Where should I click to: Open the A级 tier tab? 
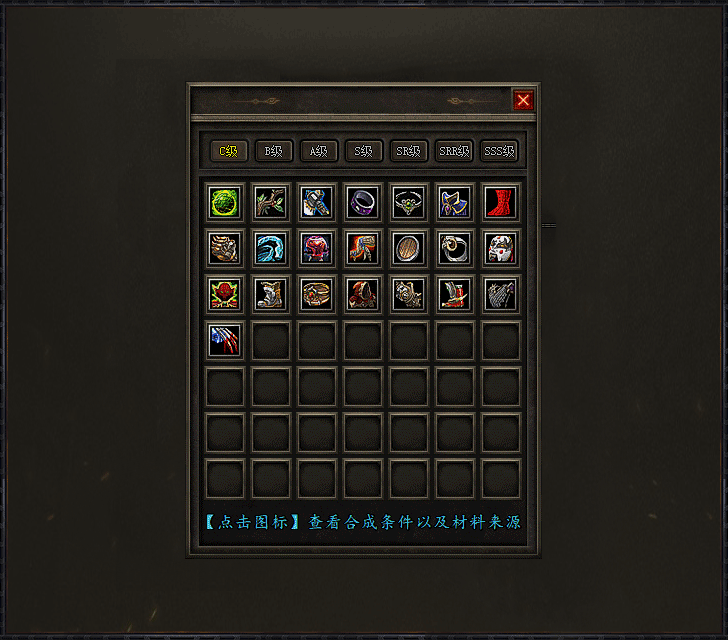click(x=319, y=151)
